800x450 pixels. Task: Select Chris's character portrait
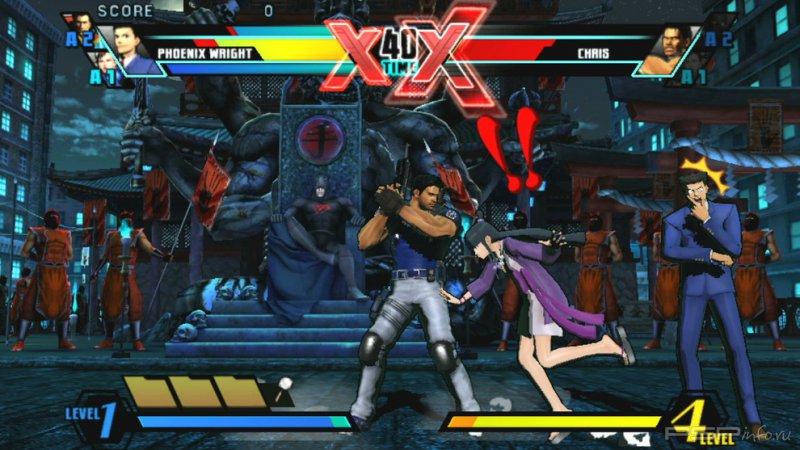pos(677,50)
